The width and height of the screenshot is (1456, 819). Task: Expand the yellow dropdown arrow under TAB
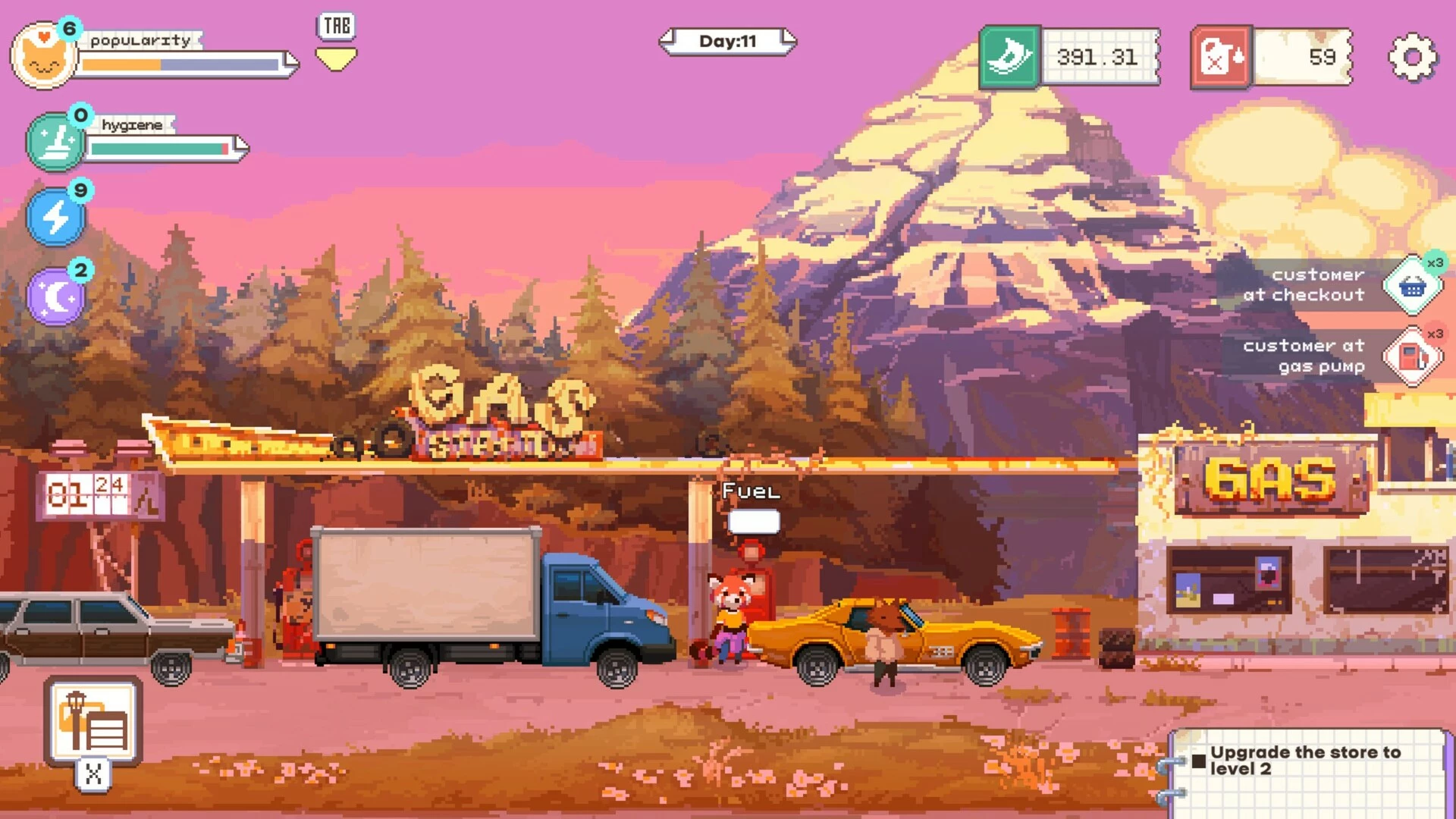pos(336,59)
